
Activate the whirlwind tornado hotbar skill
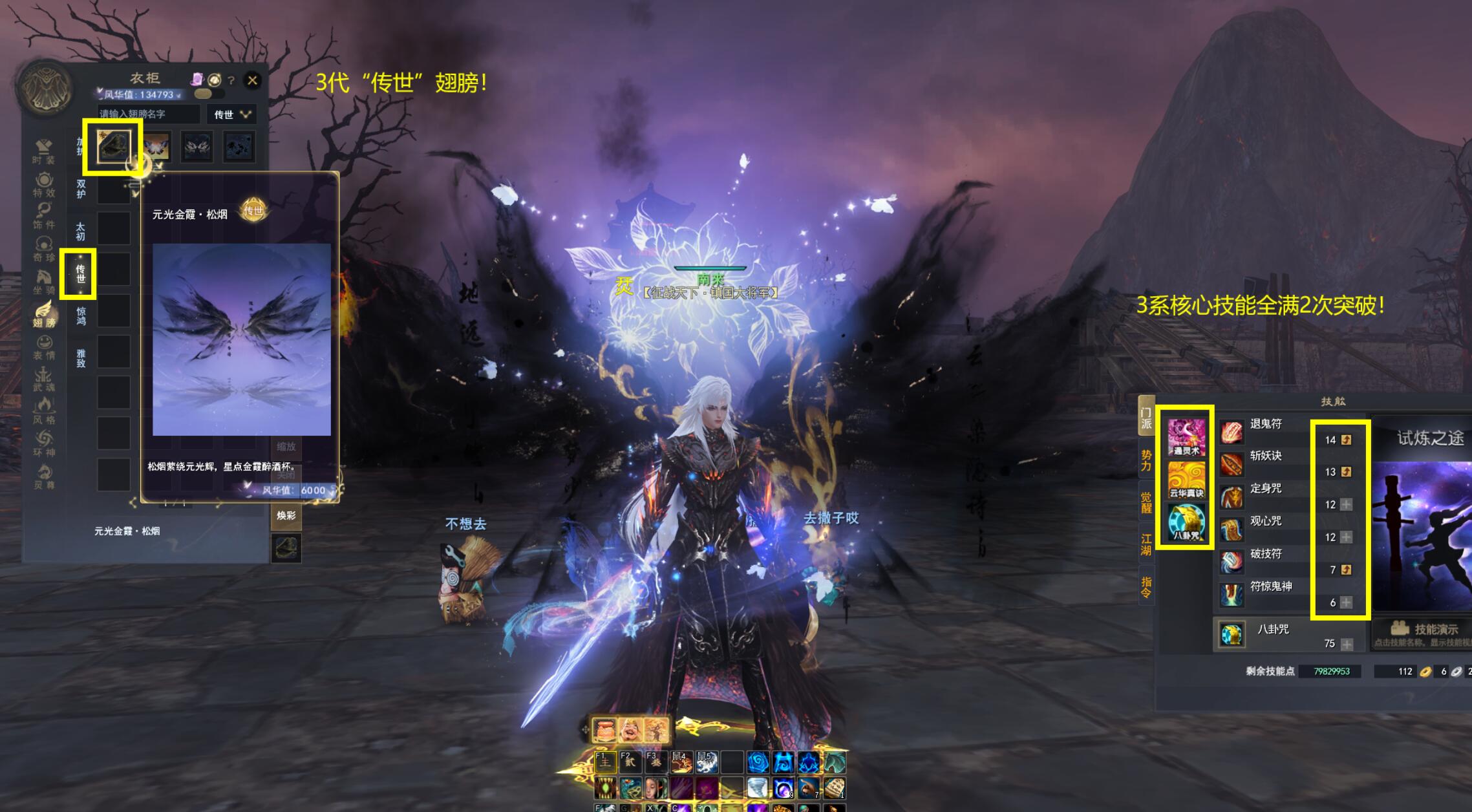point(757,788)
